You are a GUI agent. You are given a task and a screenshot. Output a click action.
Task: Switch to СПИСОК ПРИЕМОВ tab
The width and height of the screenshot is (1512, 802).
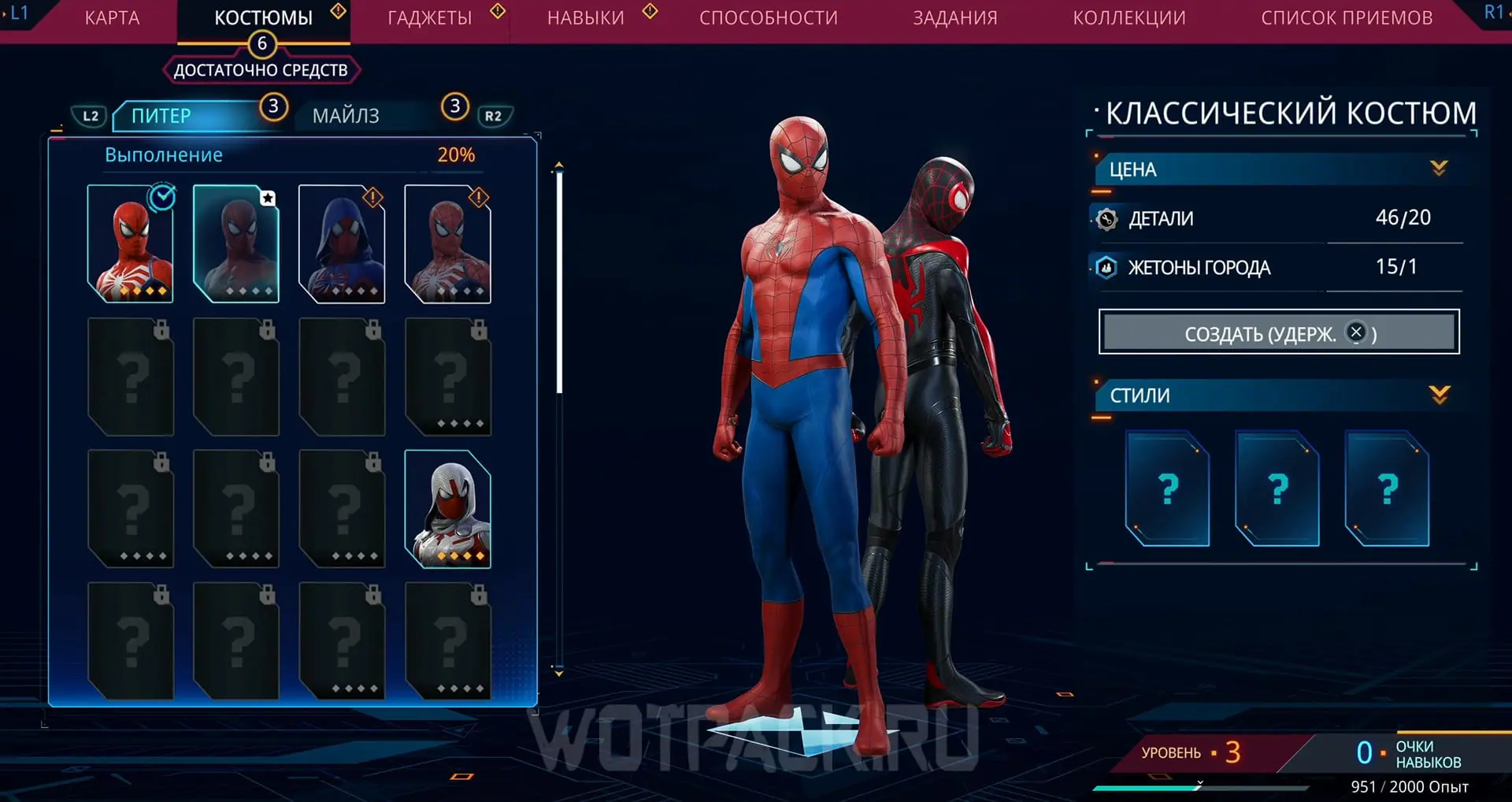point(1347,18)
